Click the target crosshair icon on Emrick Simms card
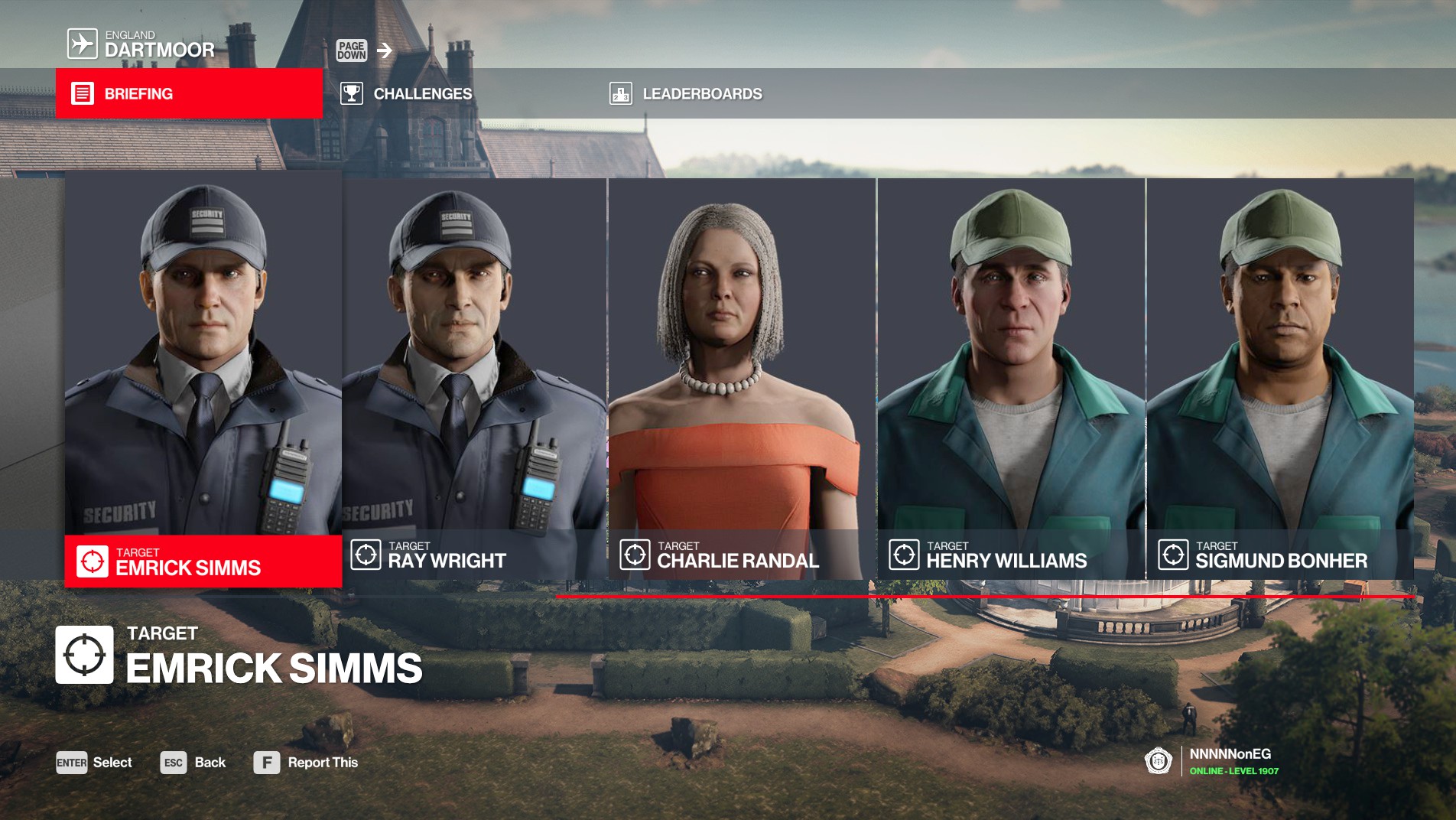 click(93, 559)
